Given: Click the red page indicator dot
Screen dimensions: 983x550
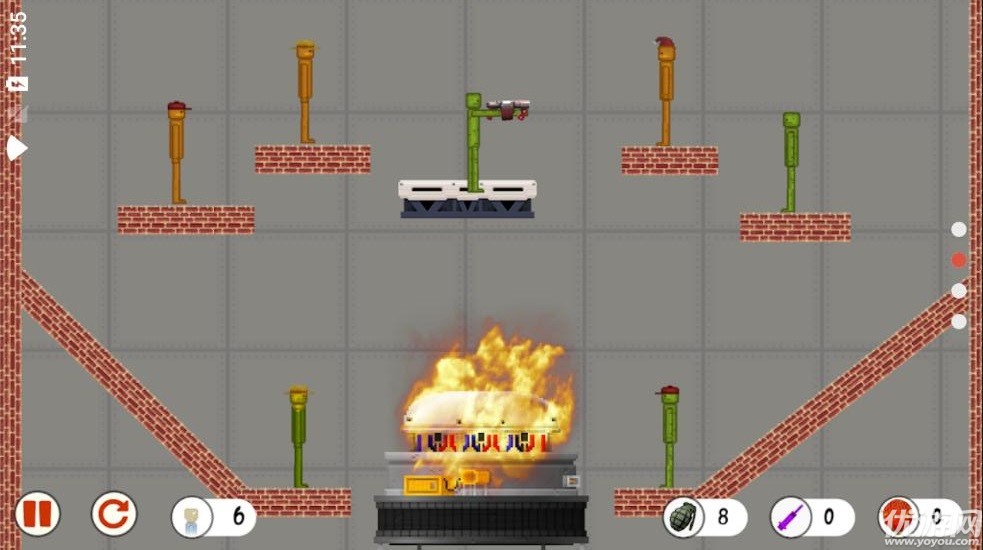Looking at the screenshot, I should click(x=958, y=260).
